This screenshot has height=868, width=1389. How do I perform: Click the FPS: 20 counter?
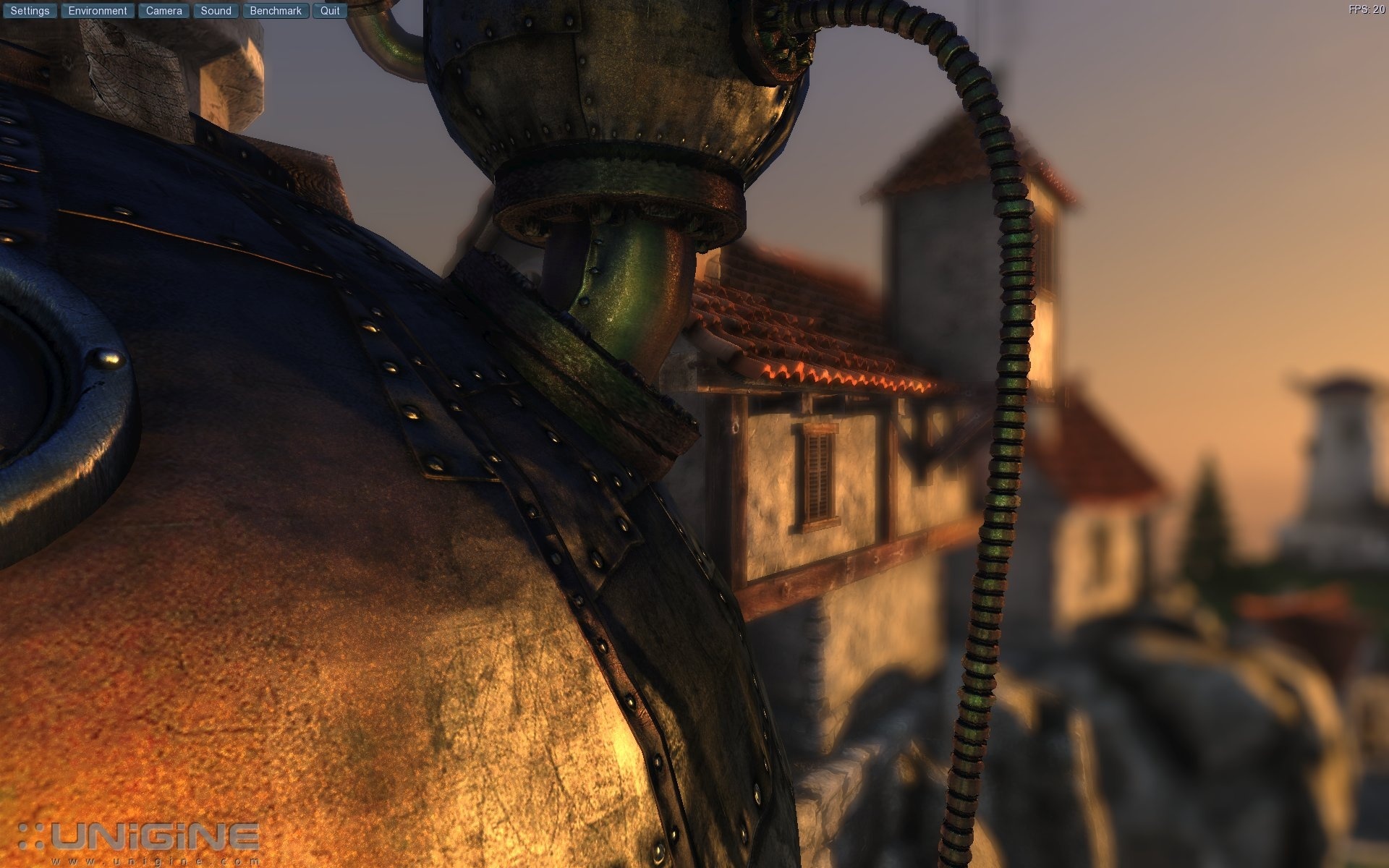tap(1366, 9)
